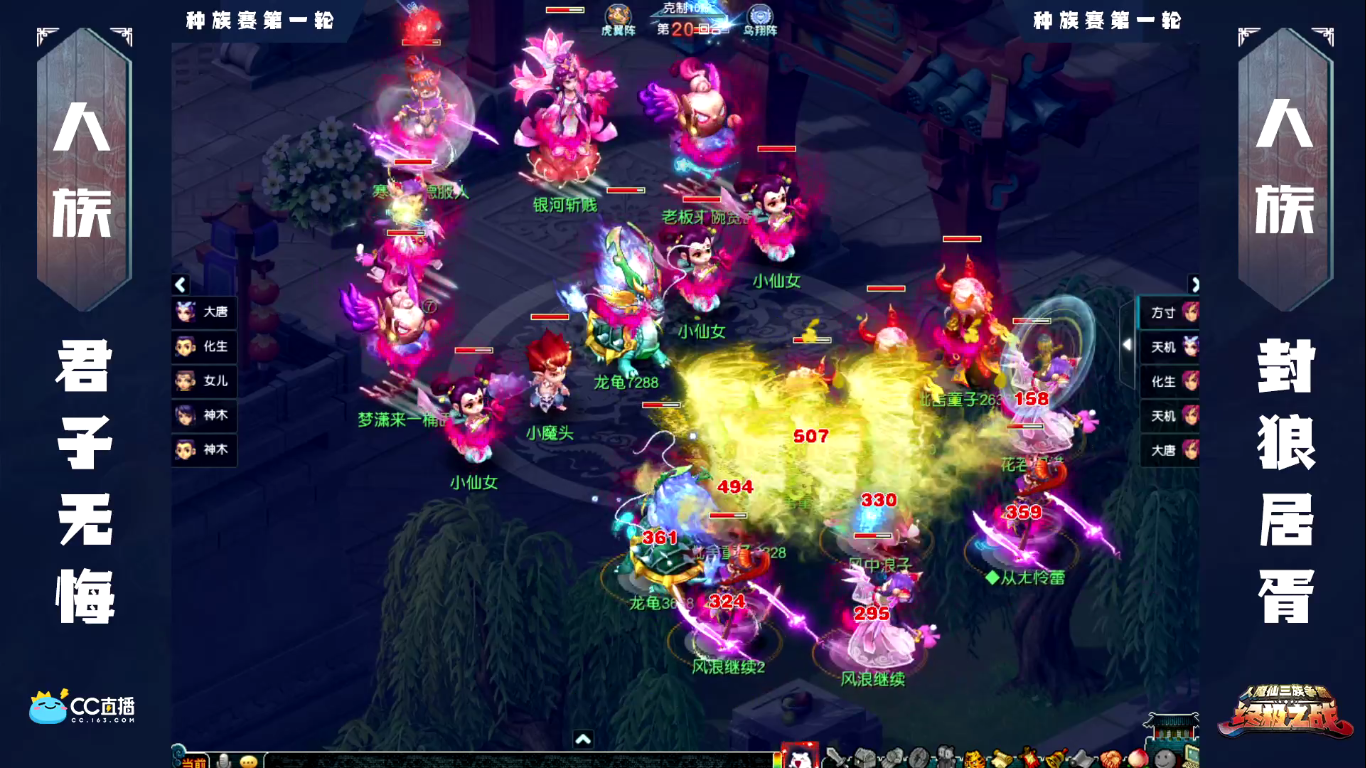The width and height of the screenshot is (1366, 768).
Task: Select 化生 in the 君子无悔 team list
Action: [x=205, y=347]
